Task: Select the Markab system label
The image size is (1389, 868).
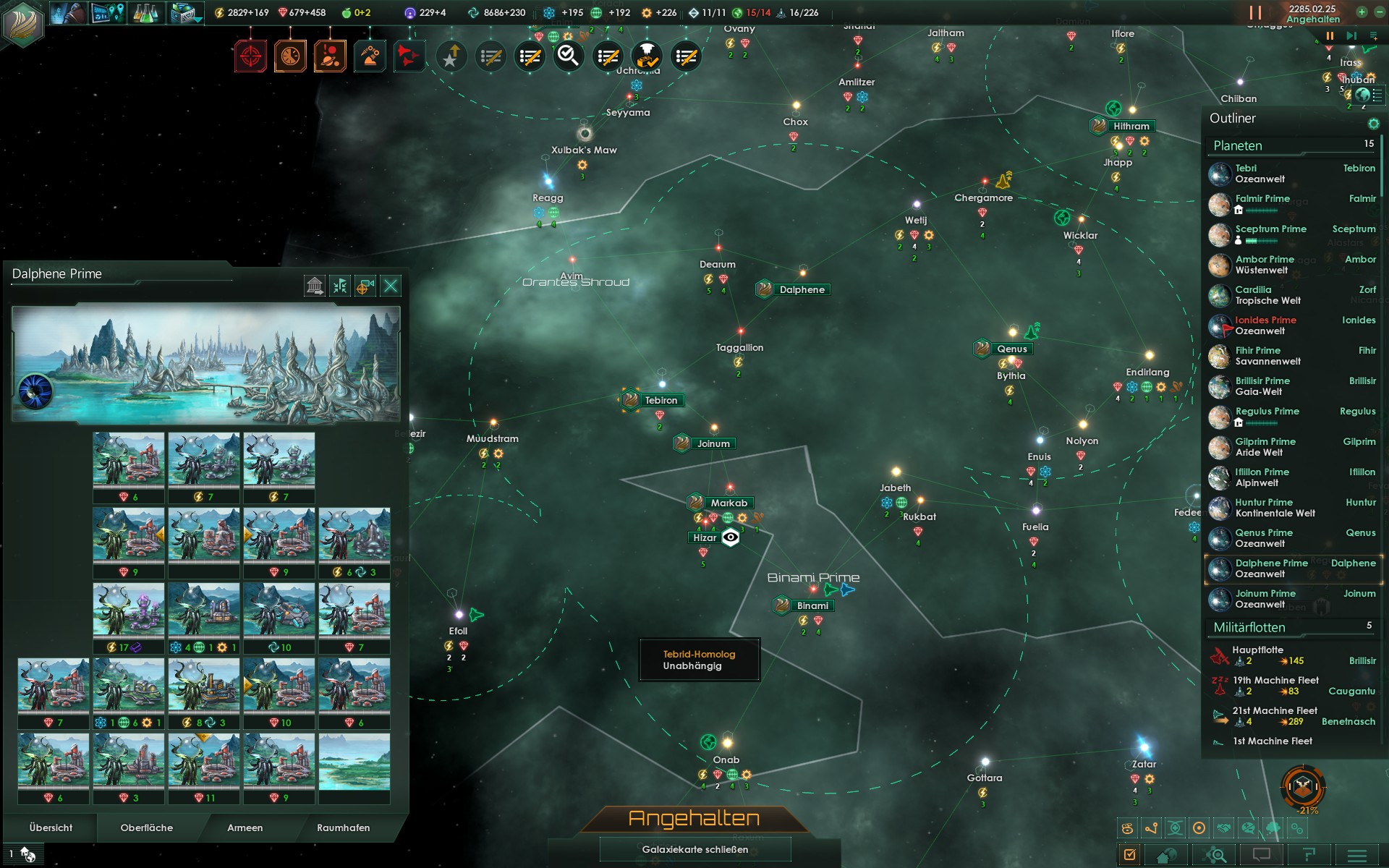Action: tap(729, 503)
